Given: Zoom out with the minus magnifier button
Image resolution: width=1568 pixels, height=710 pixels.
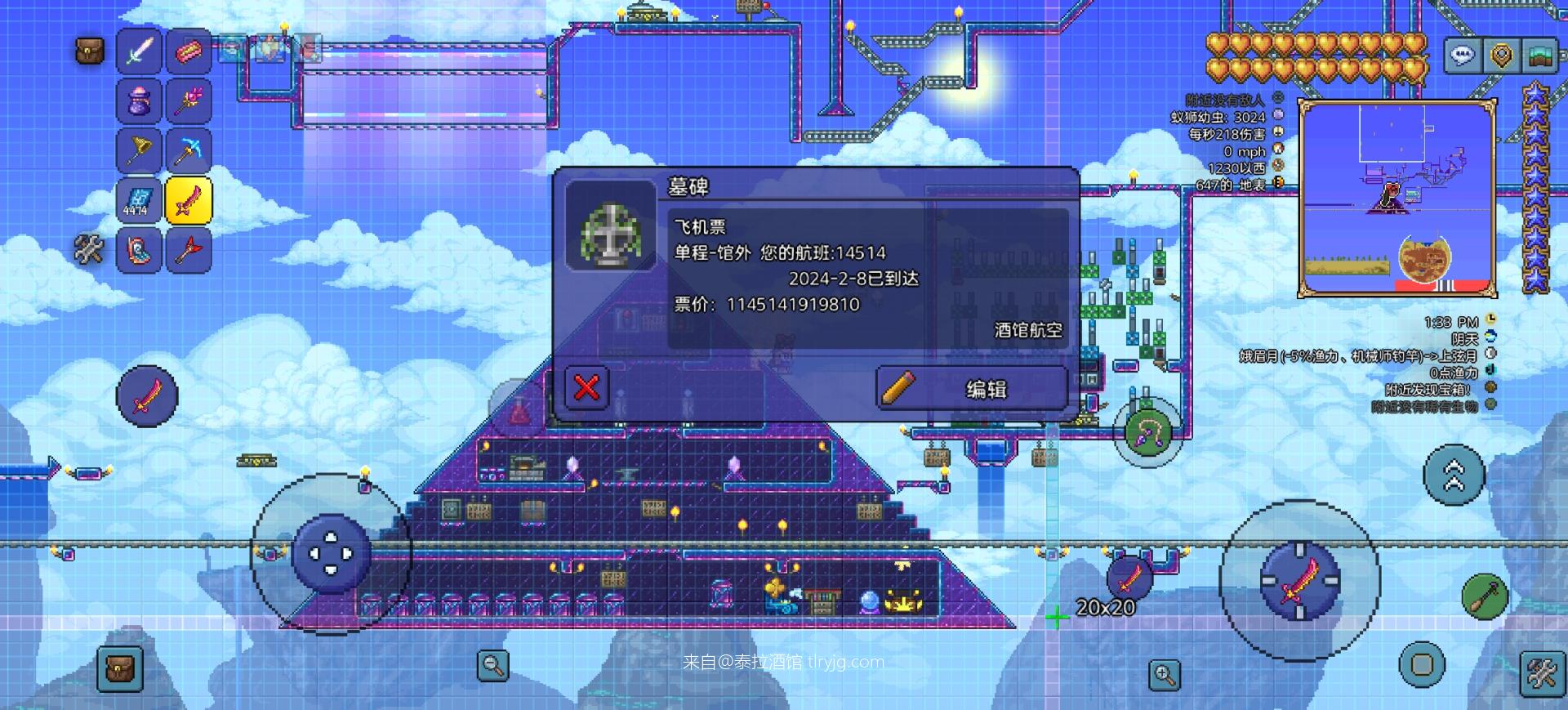Looking at the screenshot, I should 492,665.
